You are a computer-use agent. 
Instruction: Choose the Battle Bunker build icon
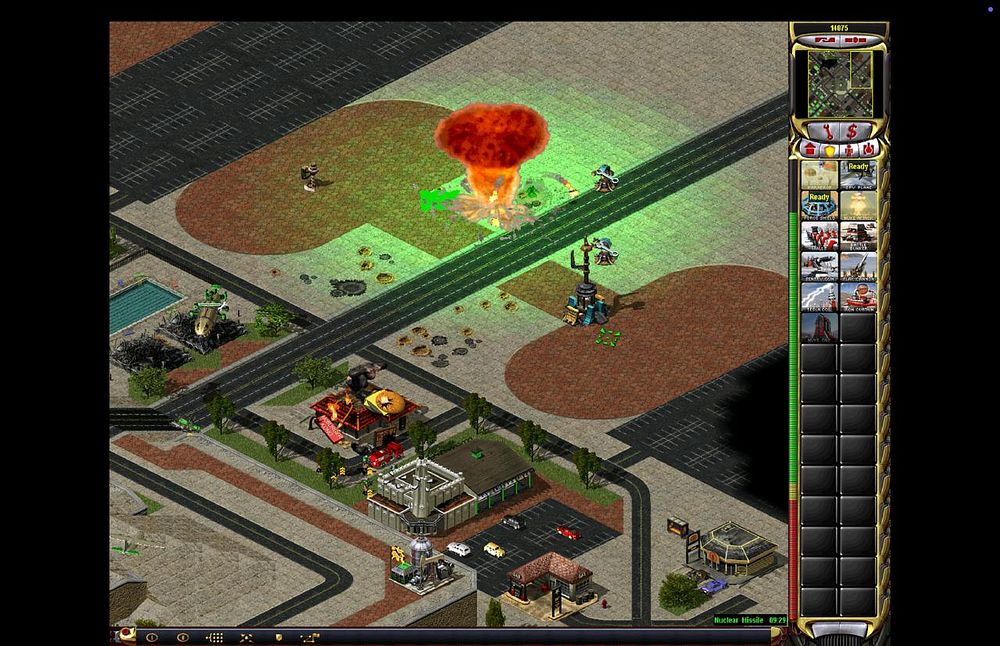(x=859, y=236)
